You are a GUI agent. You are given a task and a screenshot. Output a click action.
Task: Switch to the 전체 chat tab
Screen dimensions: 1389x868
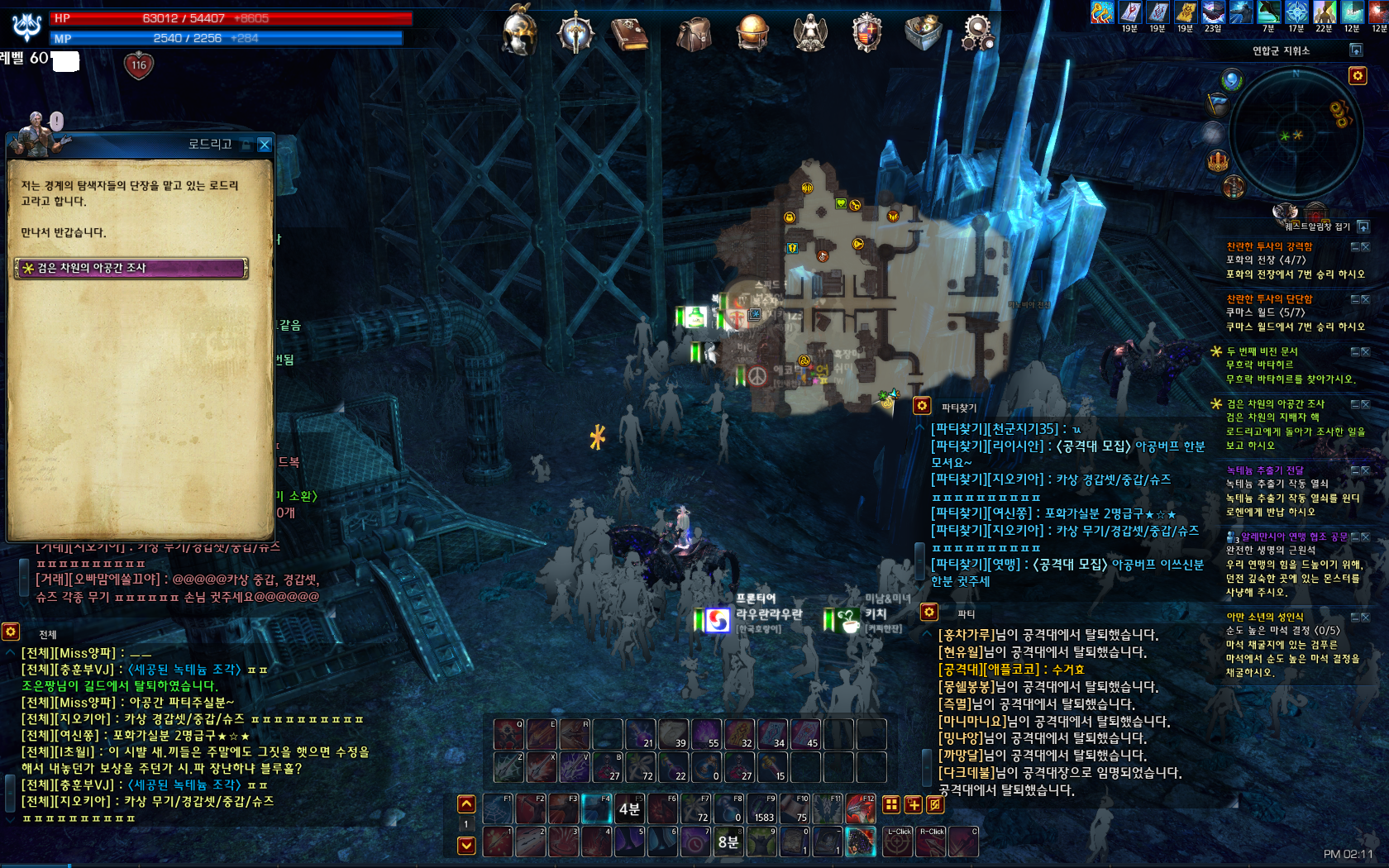48,635
